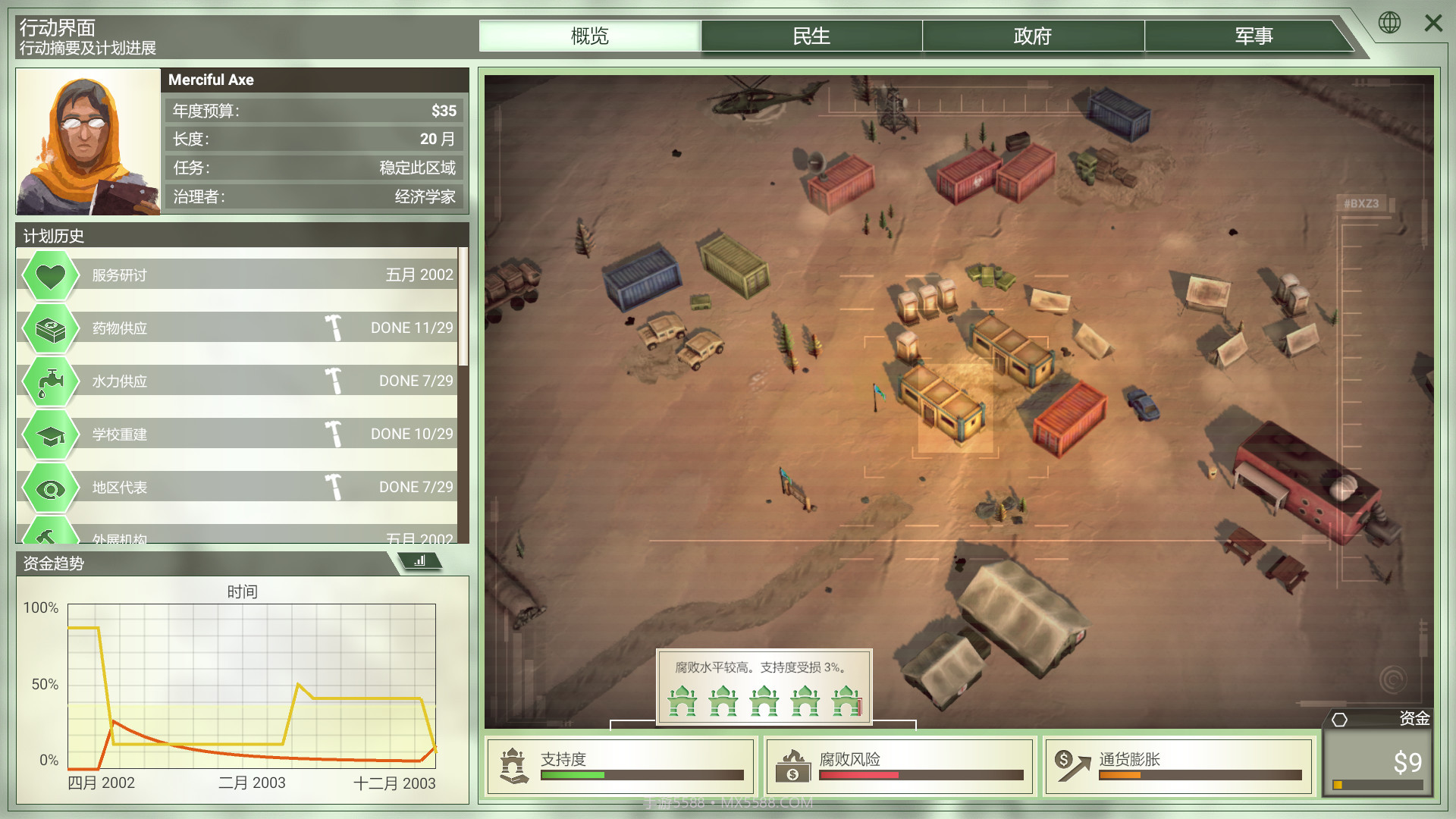Screen dimensions: 1456x819
Task: Select the 概览 tab
Action: (590, 36)
